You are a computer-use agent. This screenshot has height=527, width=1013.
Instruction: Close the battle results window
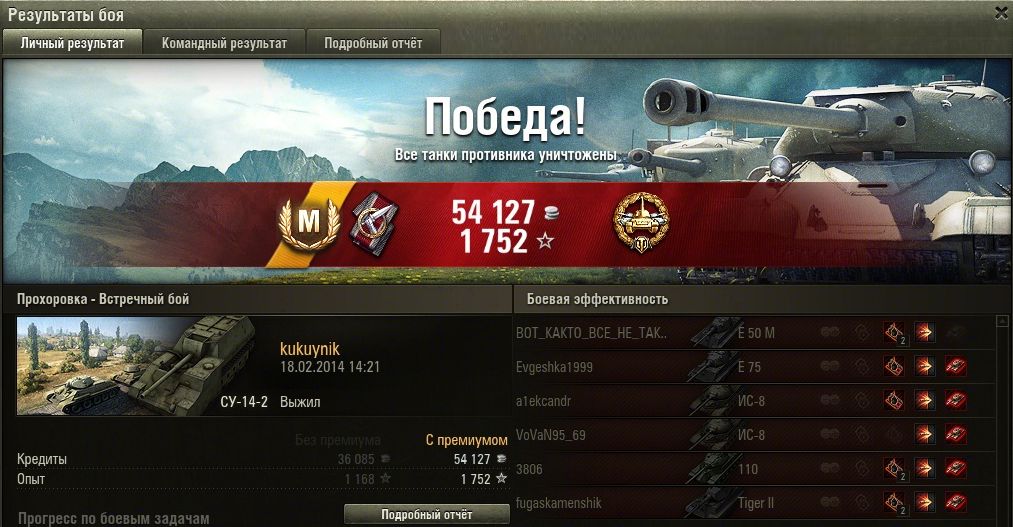(1001, 13)
